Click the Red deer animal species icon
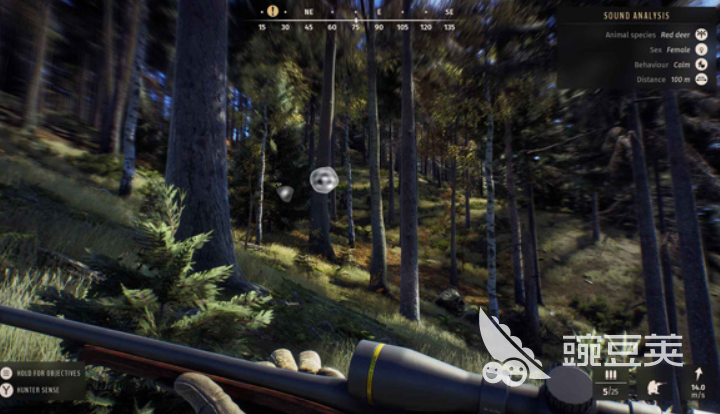This screenshot has width=720, height=414. pyautogui.click(x=702, y=34)
